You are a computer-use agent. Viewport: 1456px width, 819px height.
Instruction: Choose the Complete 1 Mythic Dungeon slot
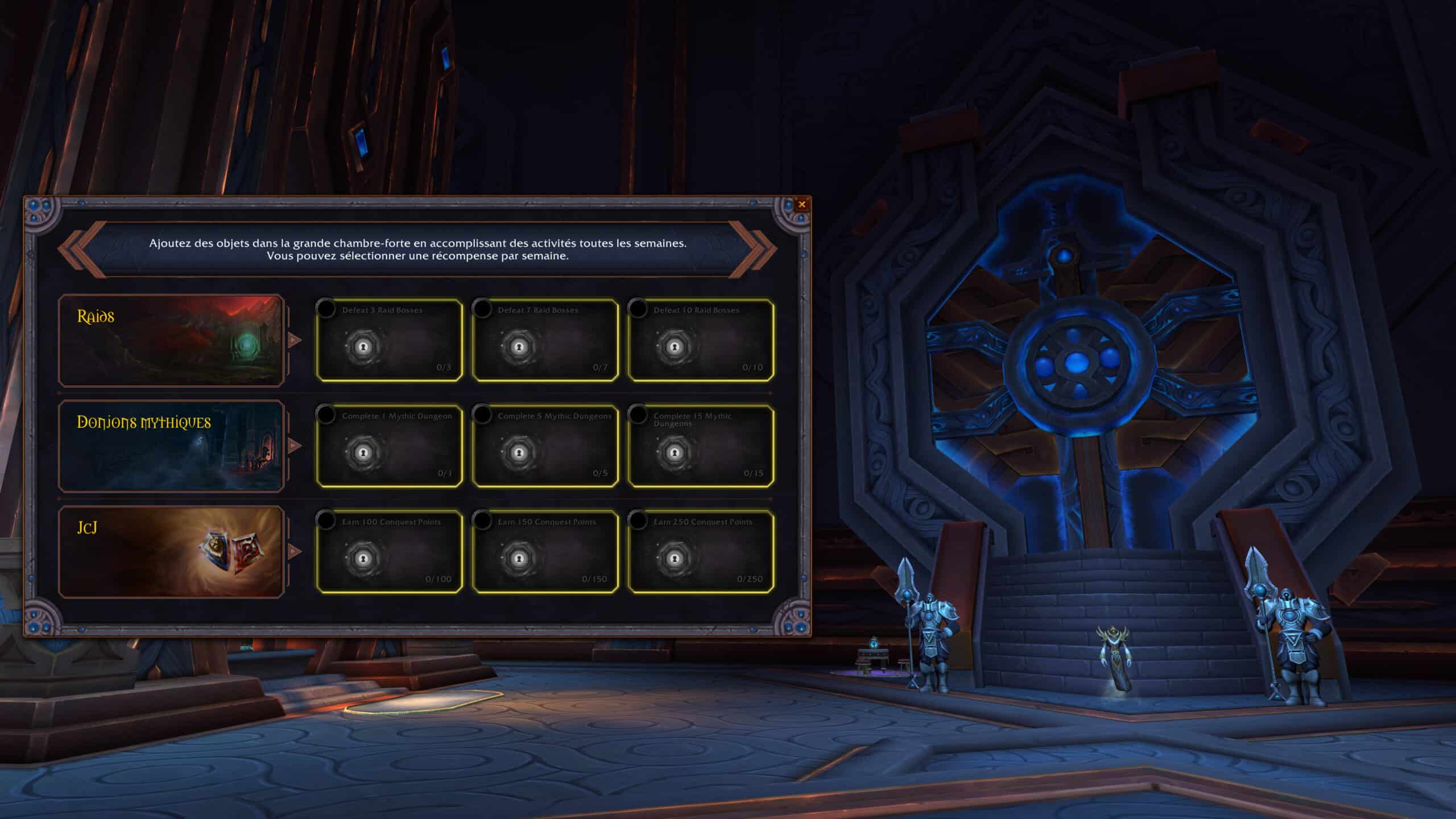(390, 446)
